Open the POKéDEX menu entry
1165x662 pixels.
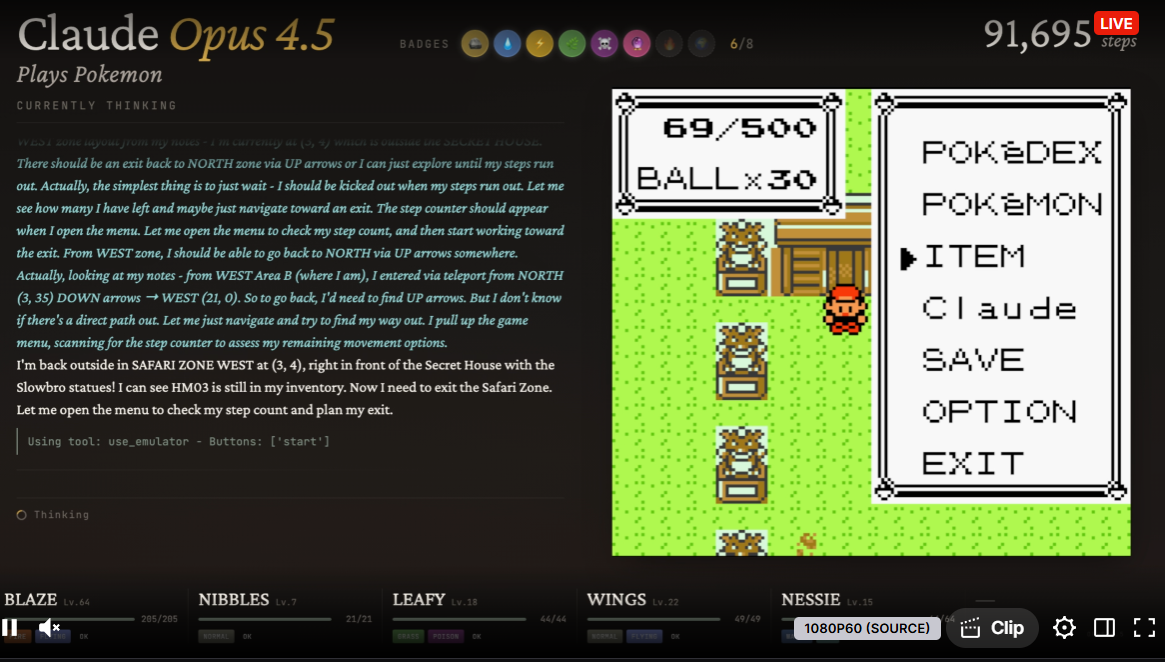pos(1010,153)
